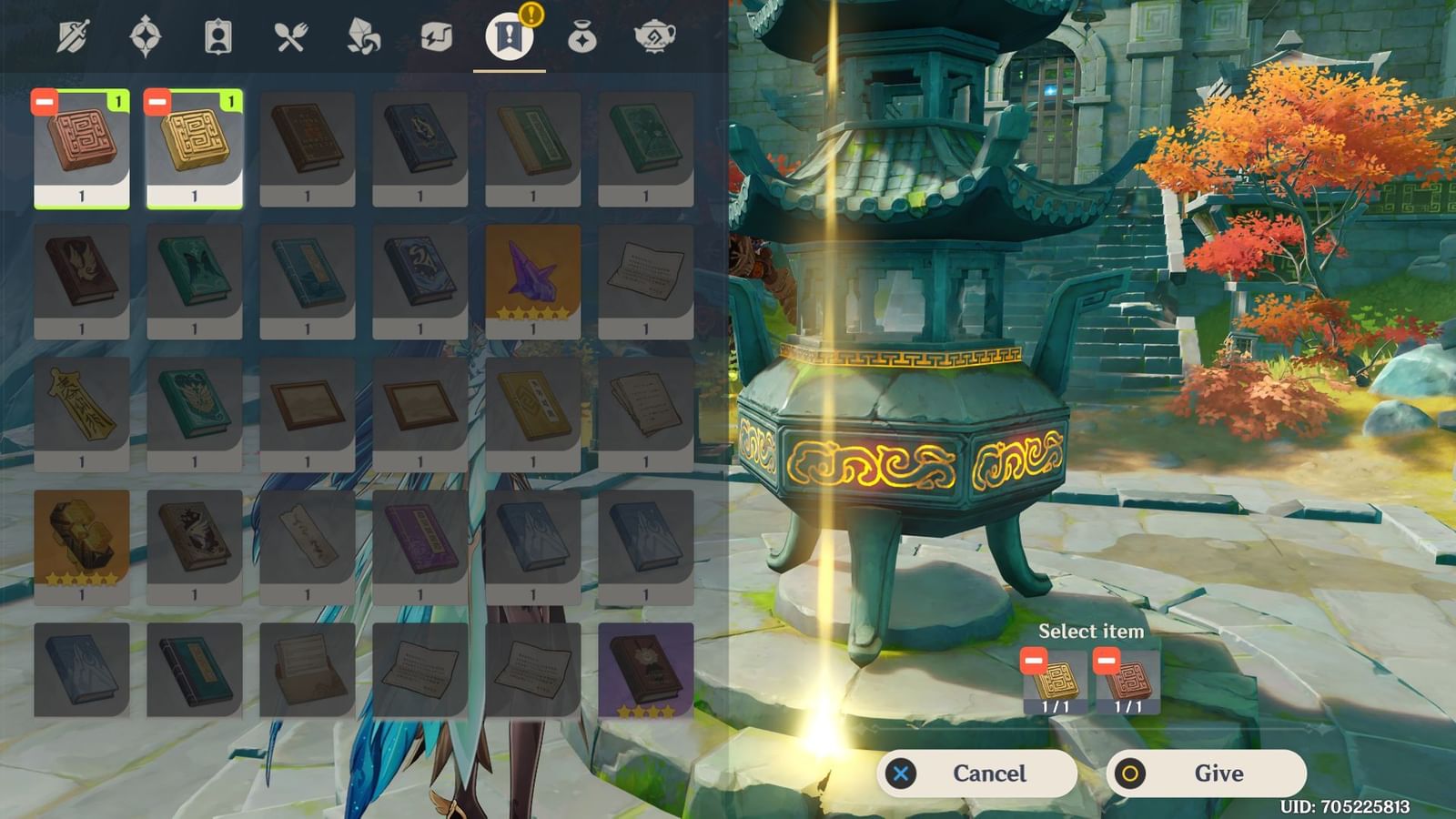The width and height of the screenshot is (1456, 819).
Task: Select the purple 4-star crystal item
Action: (x=532, y=273)
